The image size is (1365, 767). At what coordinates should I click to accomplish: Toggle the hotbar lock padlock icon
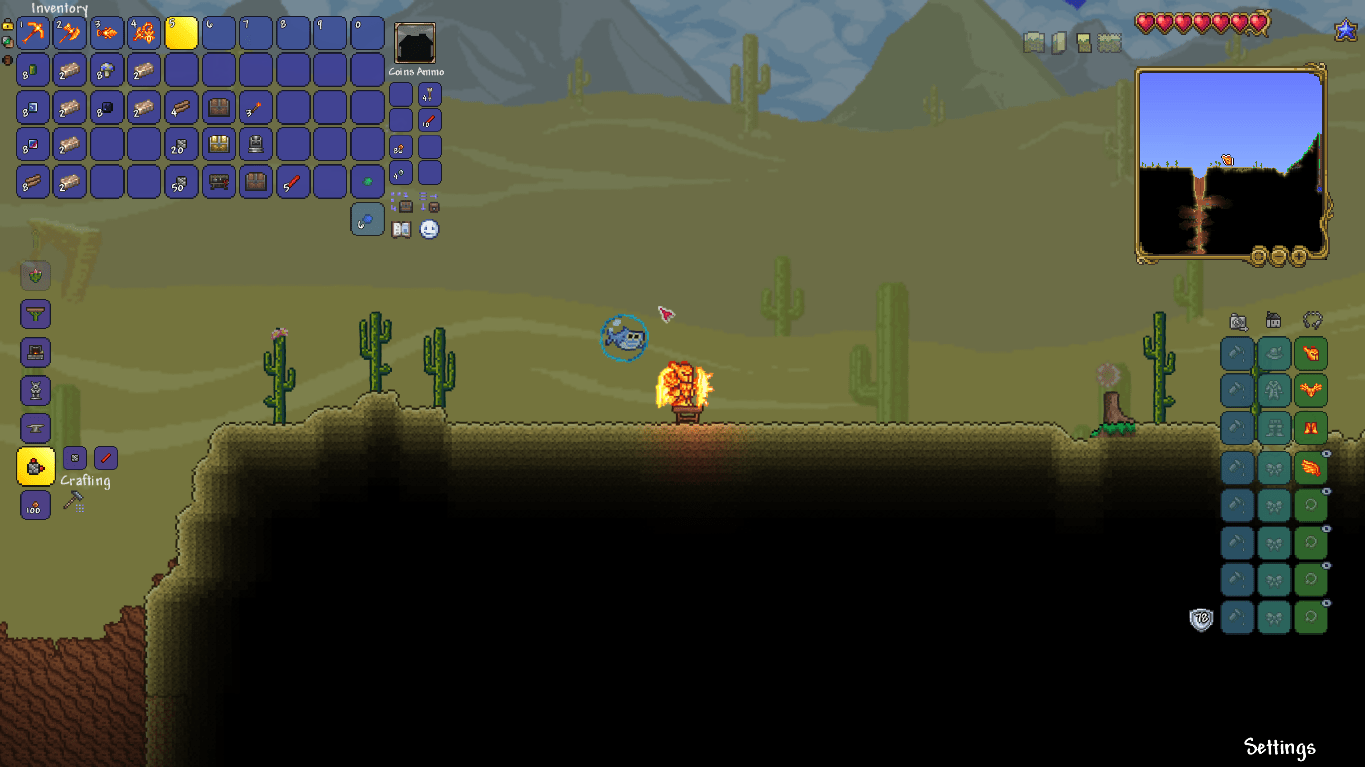pyautogui.click(x=8, y=24)
